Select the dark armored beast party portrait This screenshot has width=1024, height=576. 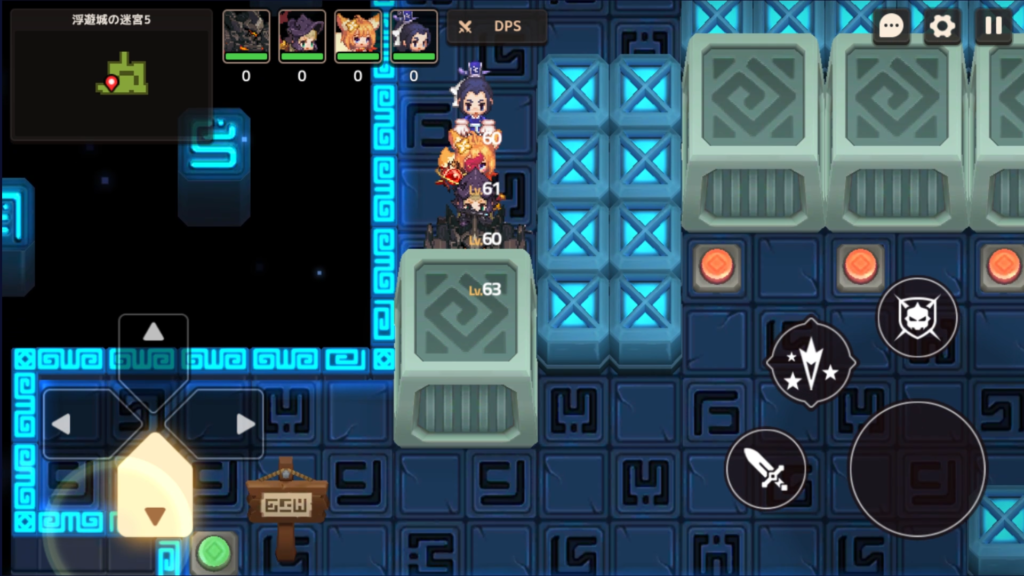(x=246, y=36)
